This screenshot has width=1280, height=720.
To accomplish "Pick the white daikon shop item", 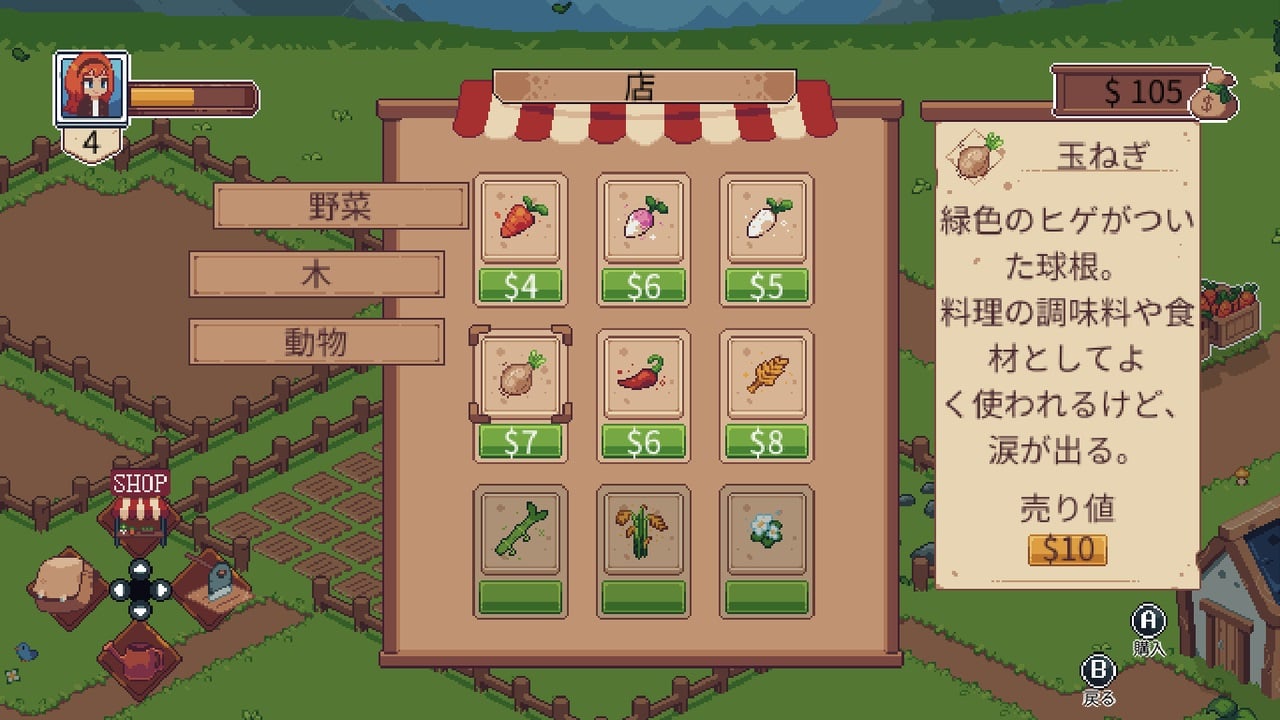I will pyautogui.click(x=767, y=219).
